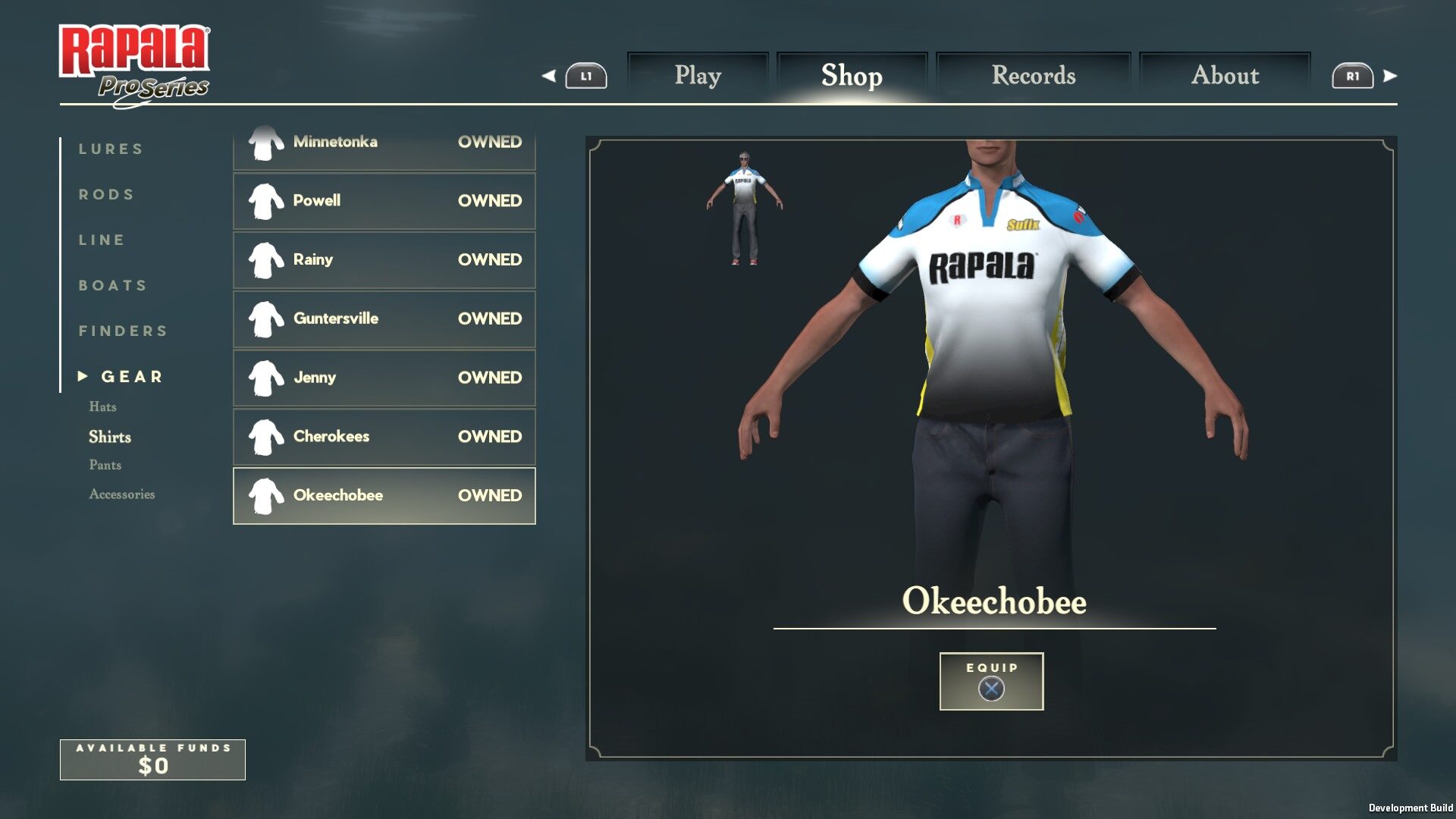Image resolution: width=1456 pixels, height=819 pixels.
Task: Click the Rainy shirt icon
Action: [265, 259]
